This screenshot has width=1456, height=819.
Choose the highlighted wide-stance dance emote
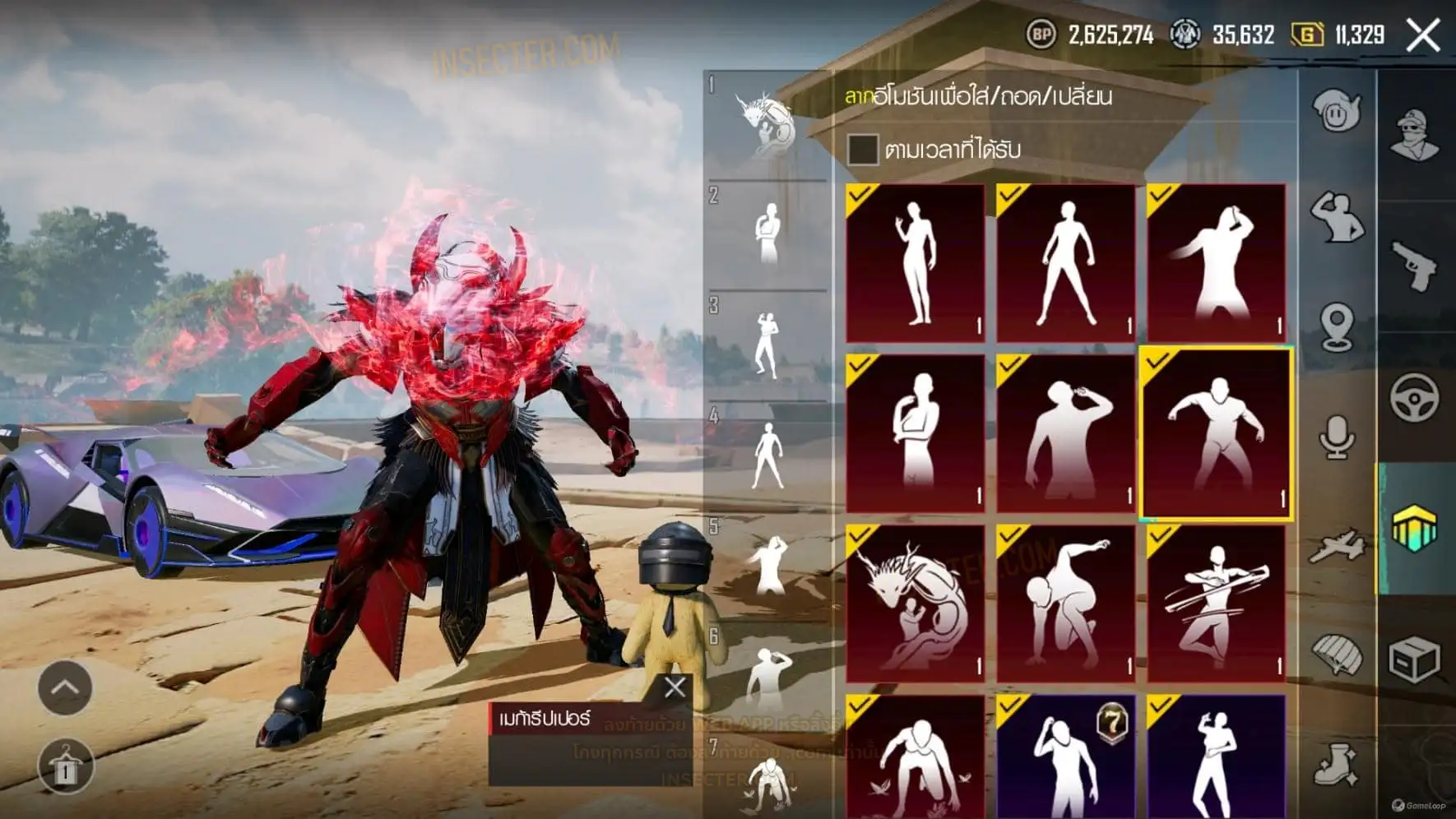click(x=1216, y=433)
